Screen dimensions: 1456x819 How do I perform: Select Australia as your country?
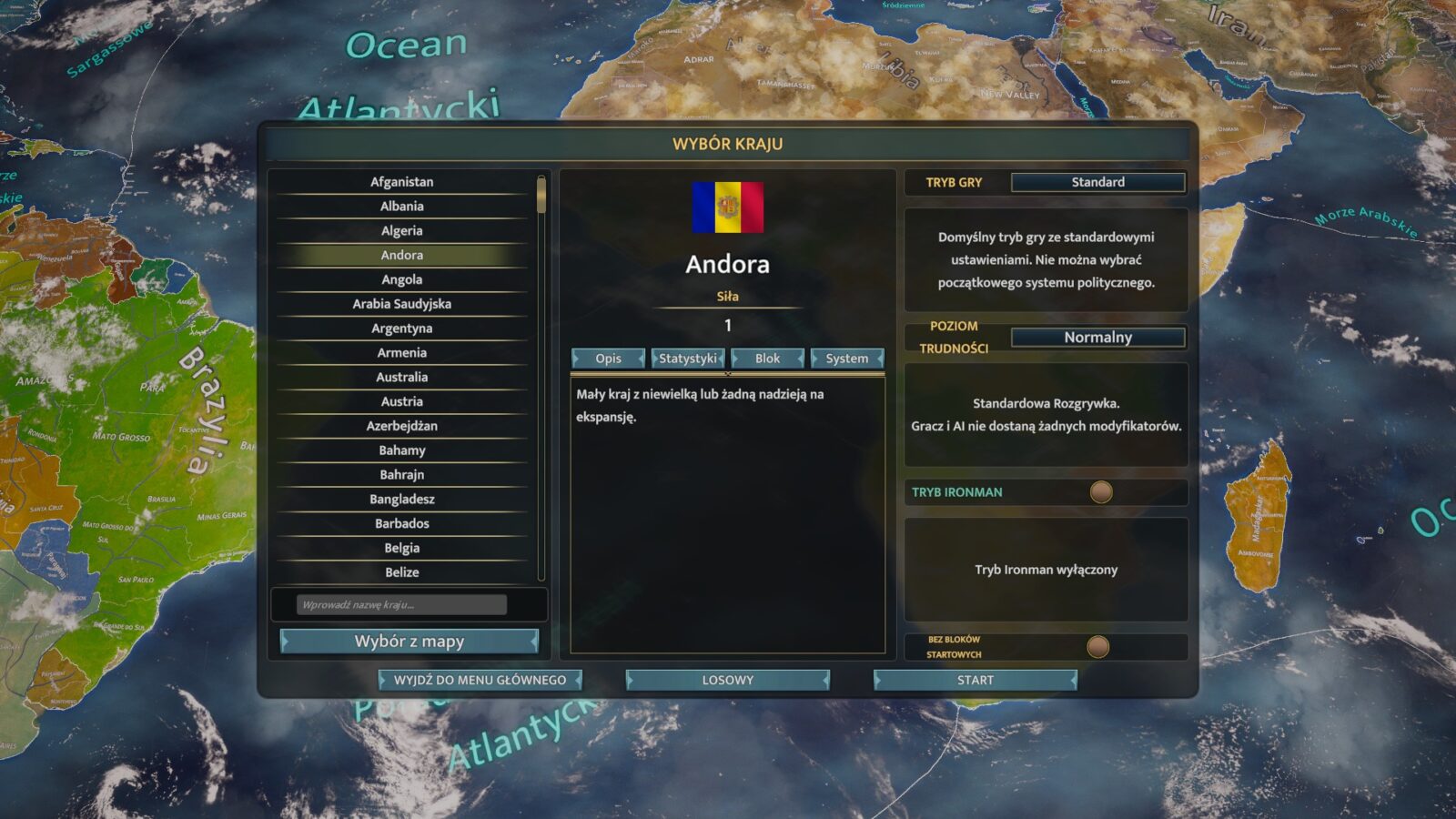point(401,377)
